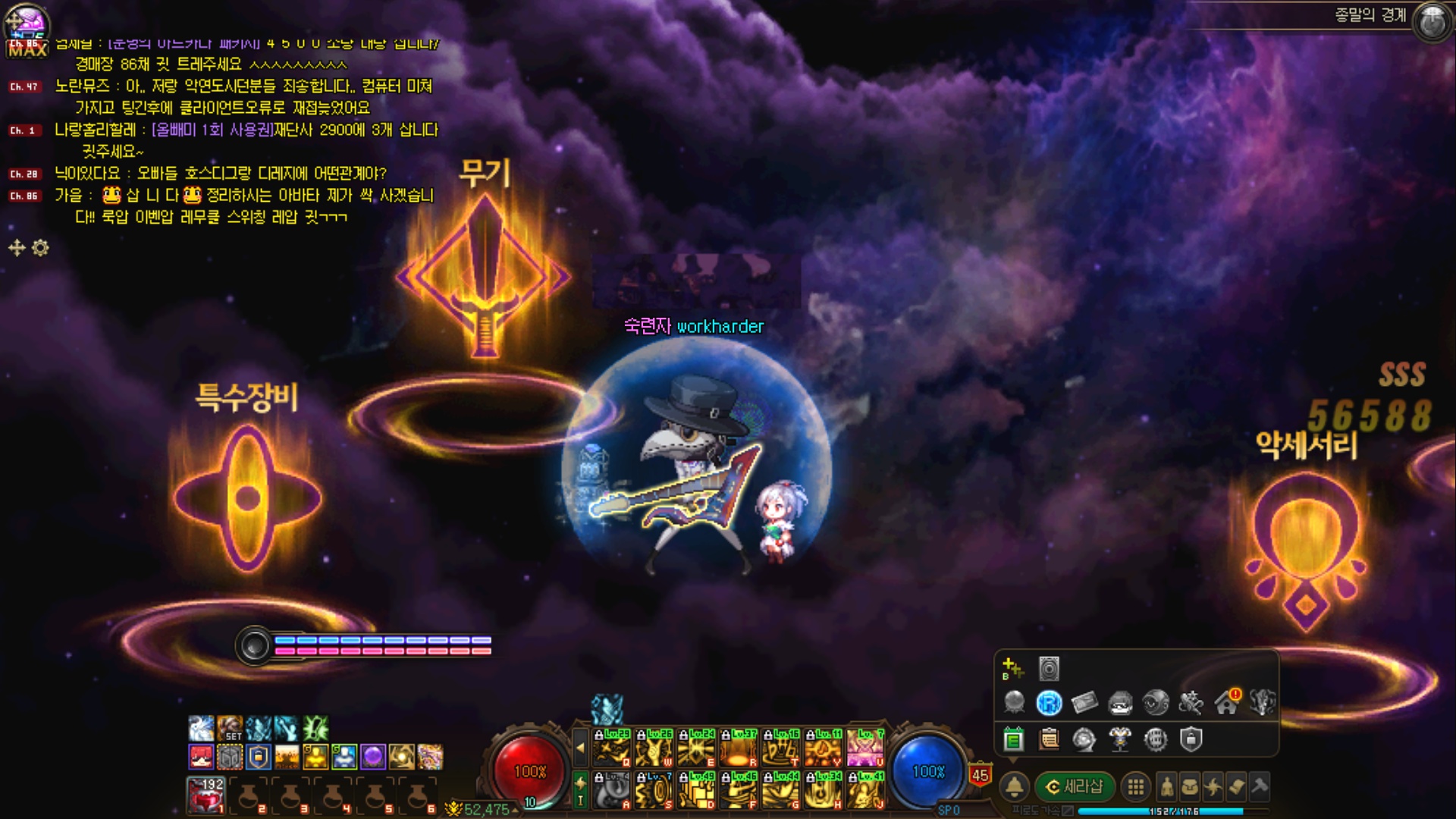The width and height of the screenshot is (1456, 819).
Task: Open the hammer icon menu
Action: point(1260,787)
